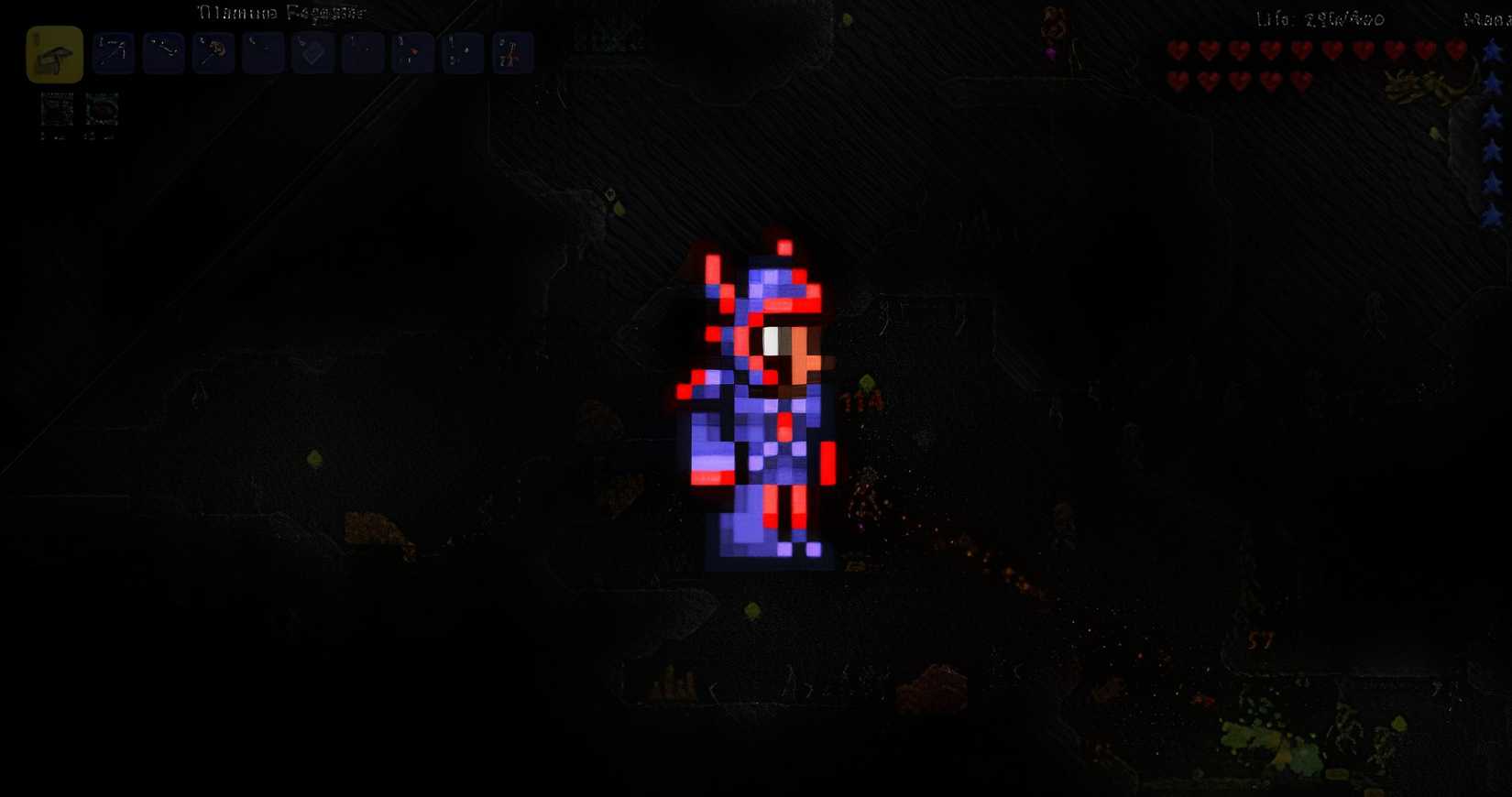Viewport: 1512px width, 797px height.
Task: Select the gem item in hotbar slot 6
Action: pyautogui.click(x=313, y=52)
